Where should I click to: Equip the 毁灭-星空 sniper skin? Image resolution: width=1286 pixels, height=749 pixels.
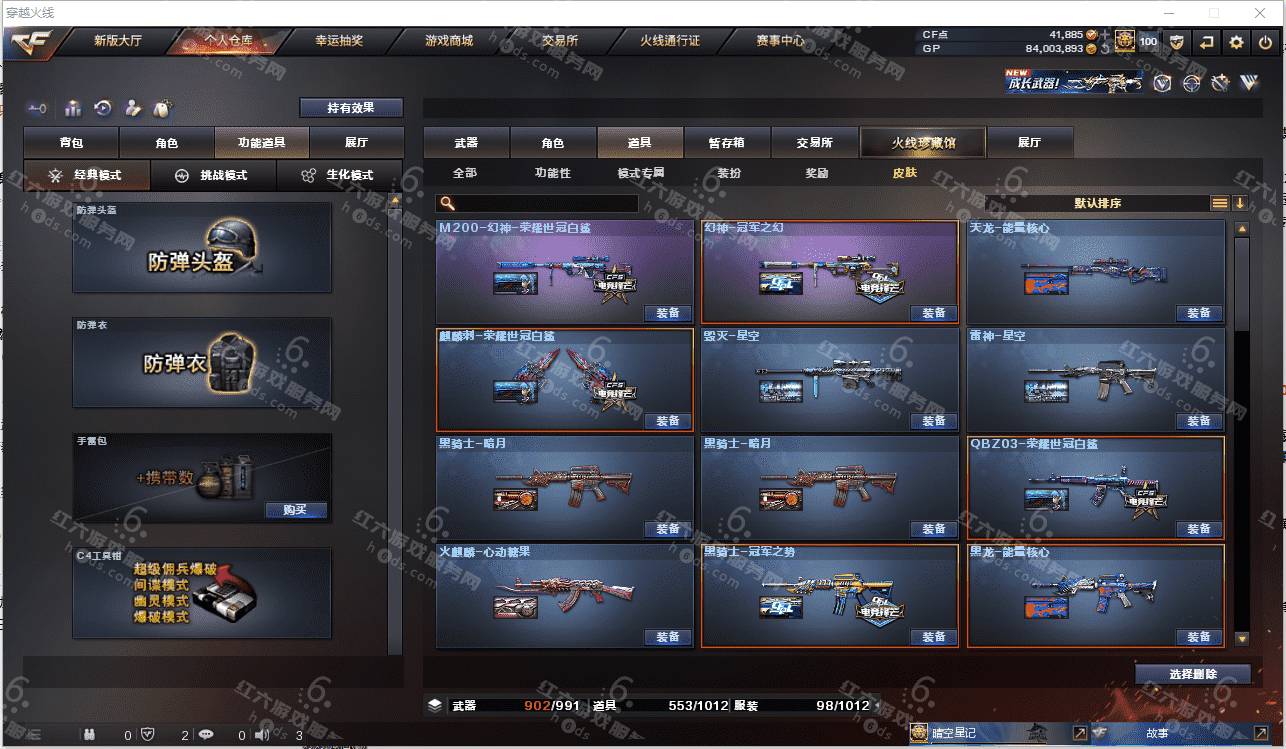[x=933, y=421]
